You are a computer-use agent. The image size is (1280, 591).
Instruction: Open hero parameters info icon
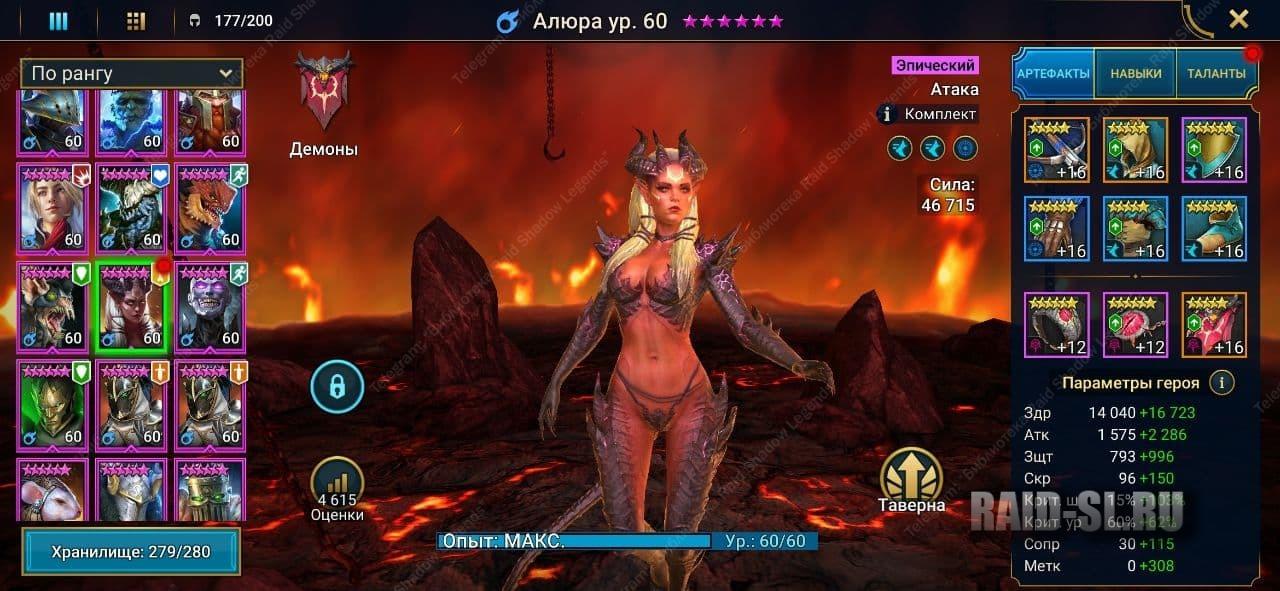1220,382
